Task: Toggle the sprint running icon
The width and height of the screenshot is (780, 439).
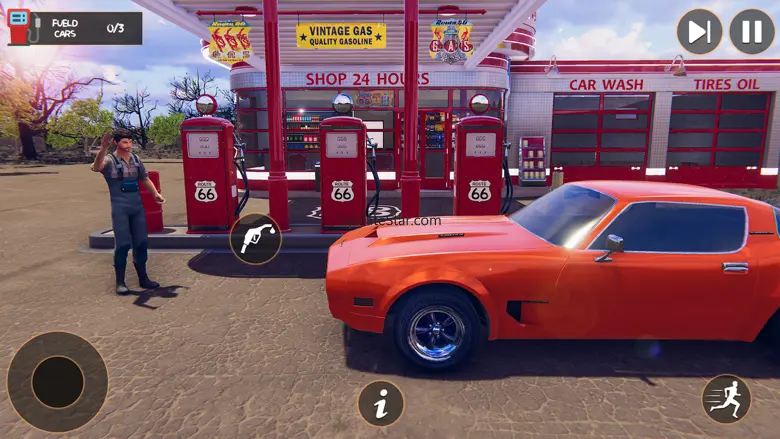Action: tap(726, 399)
